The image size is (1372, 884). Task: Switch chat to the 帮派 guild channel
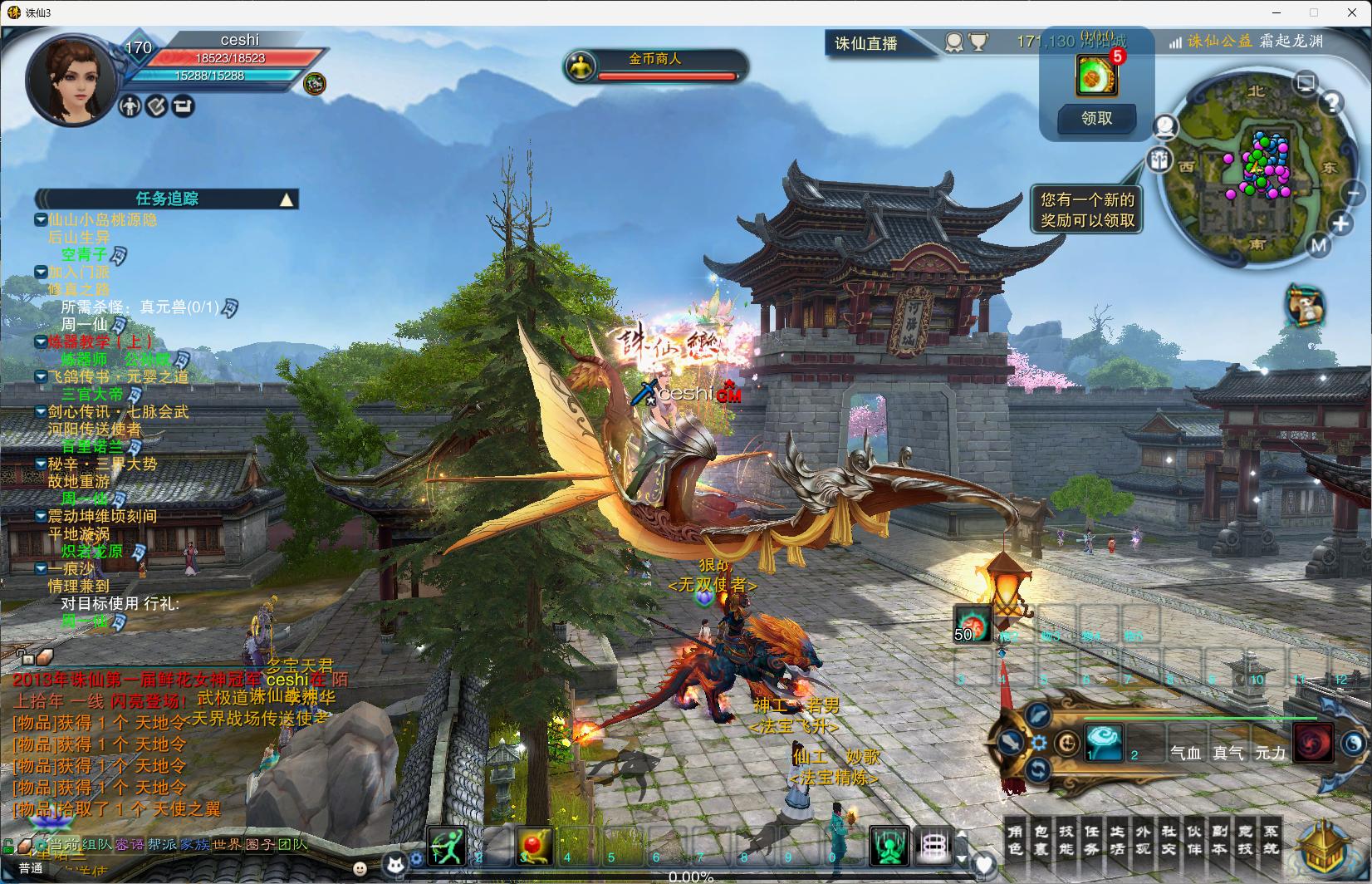click(162, 845)
